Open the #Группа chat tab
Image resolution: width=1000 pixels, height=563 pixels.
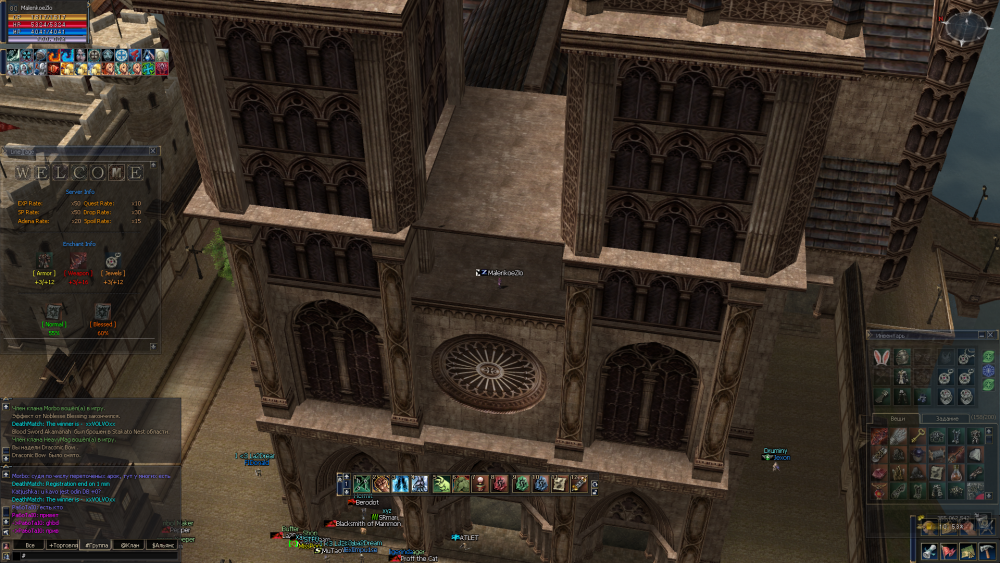point(98,545)
